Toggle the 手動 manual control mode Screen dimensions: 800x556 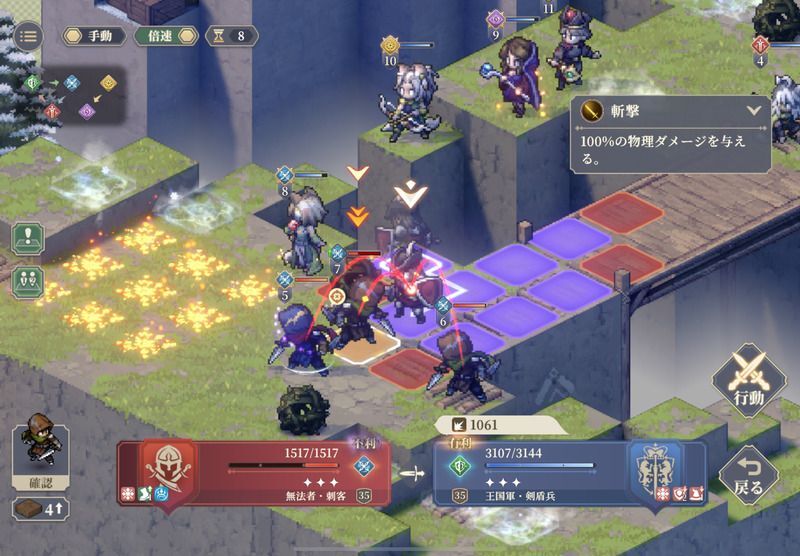[94, 36]
